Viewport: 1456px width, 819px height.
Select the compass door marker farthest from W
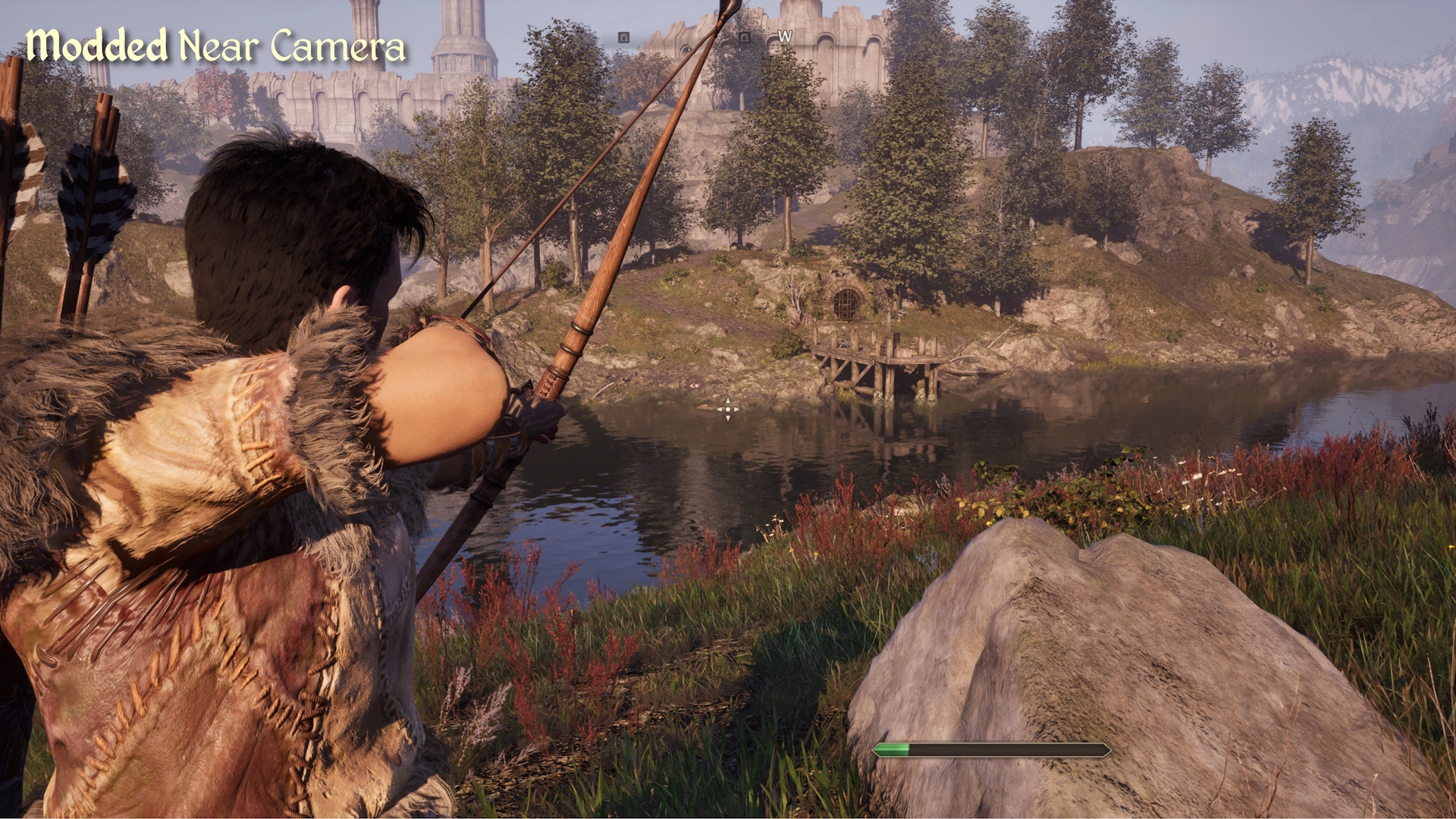[x=623, y=36]
